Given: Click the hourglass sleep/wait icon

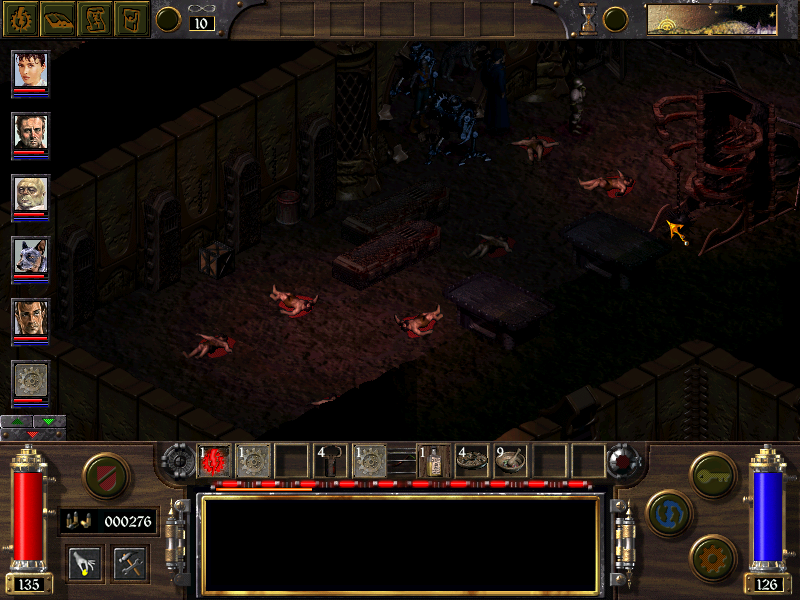Looking at the screenshot, I should click(x=588, y=19).
